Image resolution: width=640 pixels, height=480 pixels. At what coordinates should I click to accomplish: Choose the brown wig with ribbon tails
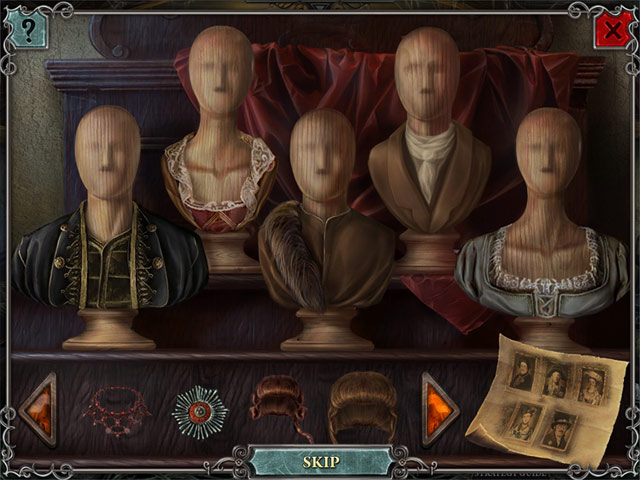coord(280,406)
